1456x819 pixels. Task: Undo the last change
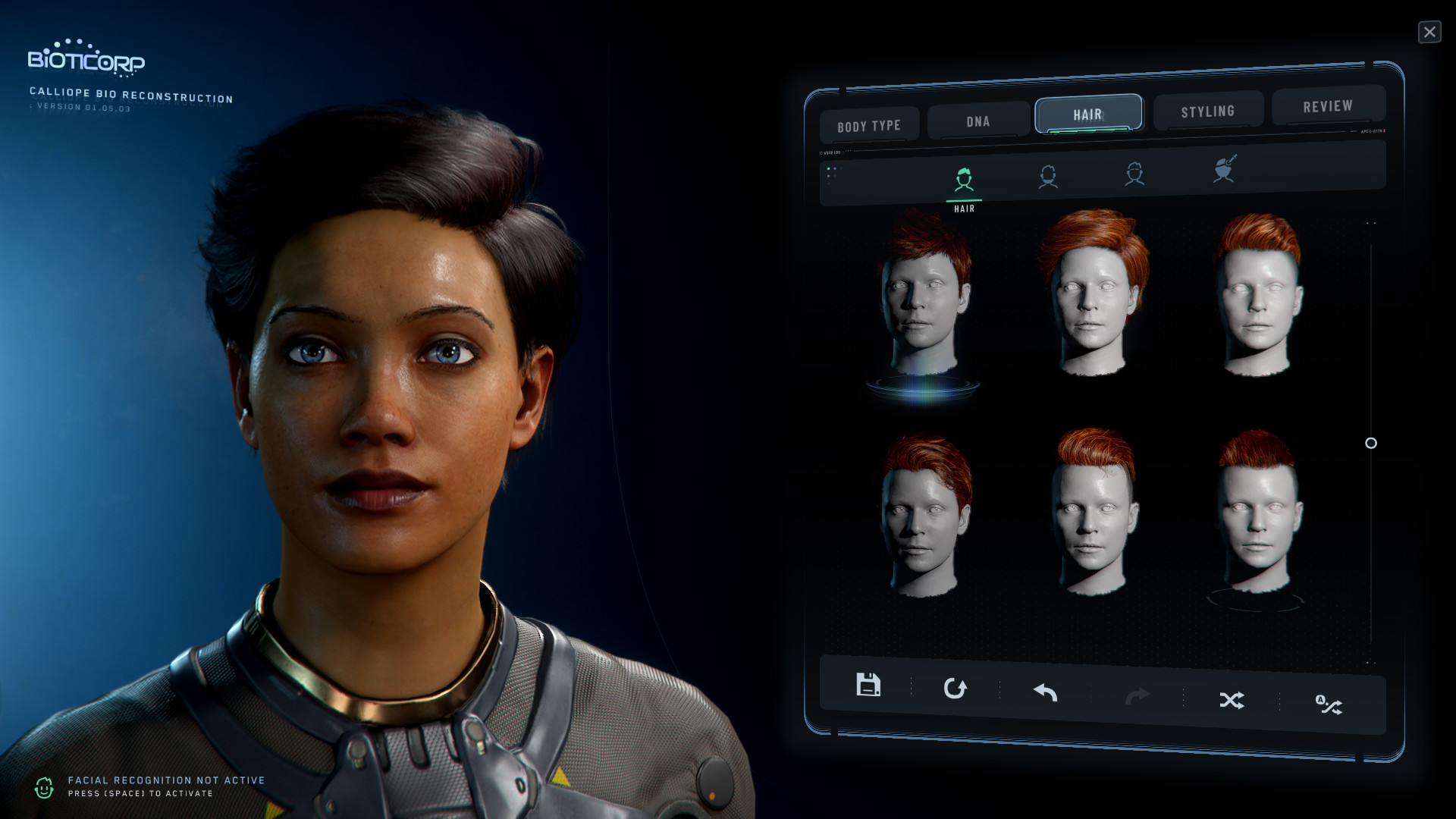click(1045, 692)
